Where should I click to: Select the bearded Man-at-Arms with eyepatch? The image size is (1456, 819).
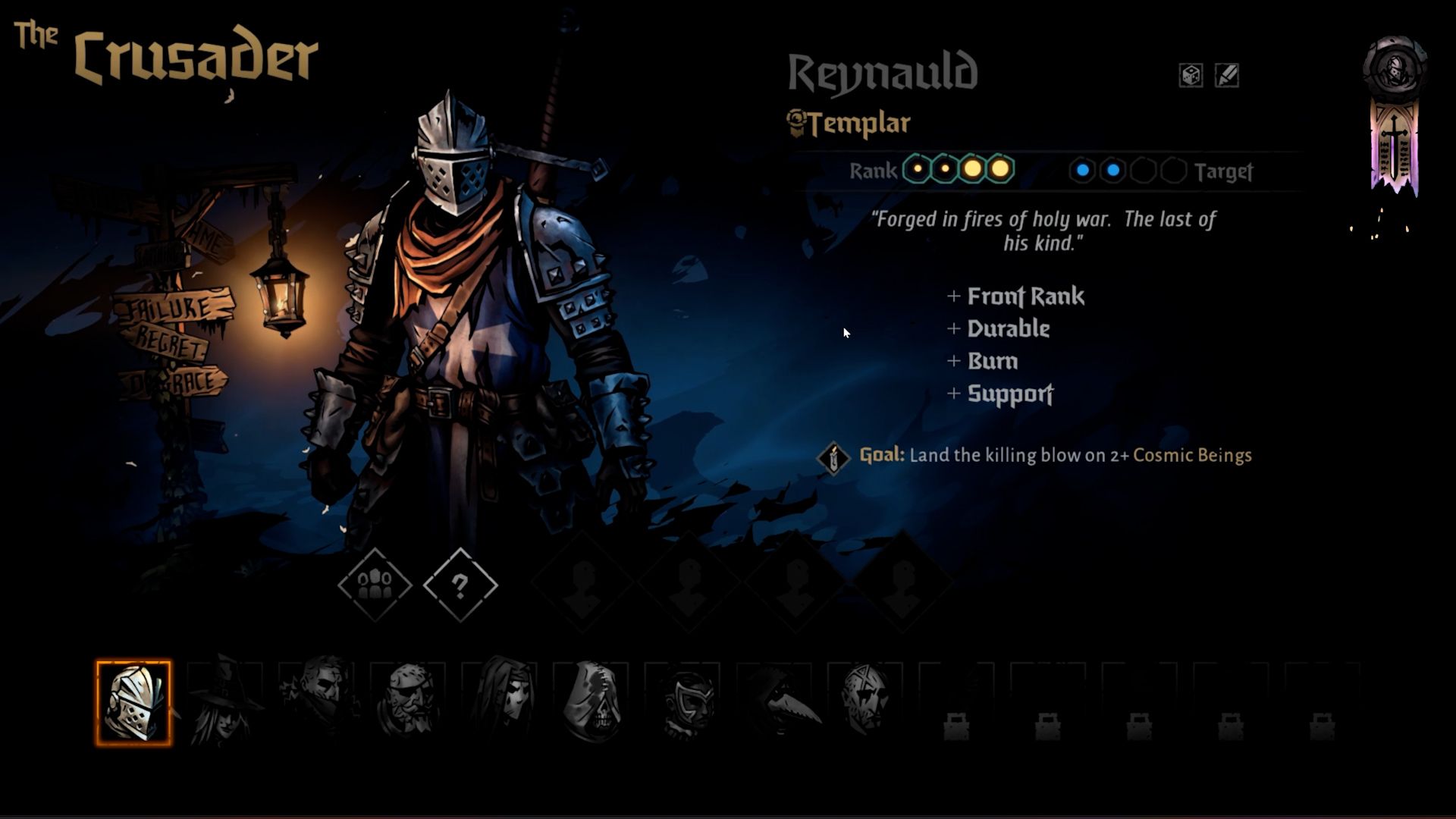(409, 702)
